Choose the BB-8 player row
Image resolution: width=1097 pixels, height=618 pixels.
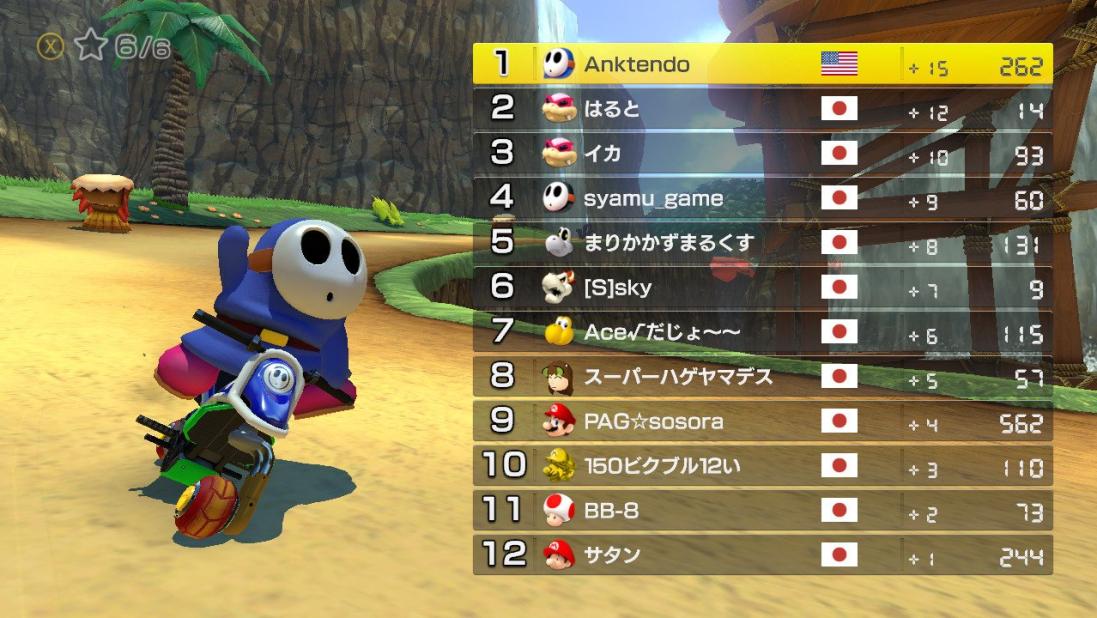tap(762, 511)
